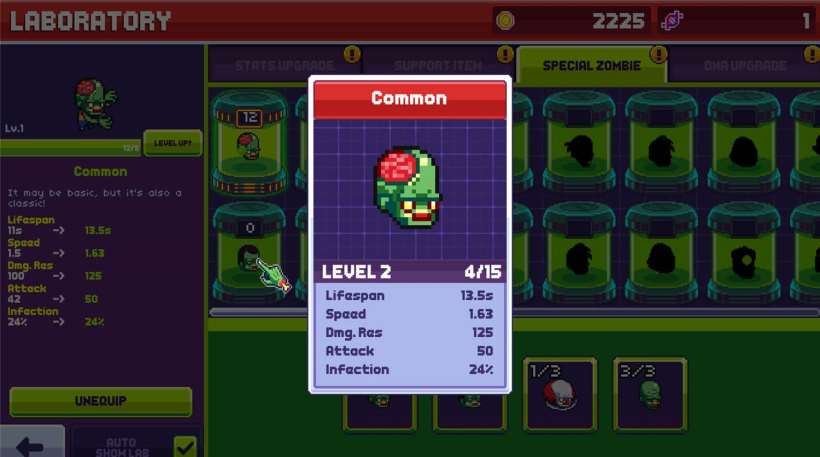Click the Common zombie card header
This screenshot has width=820, height=457.
click(409, 99)
